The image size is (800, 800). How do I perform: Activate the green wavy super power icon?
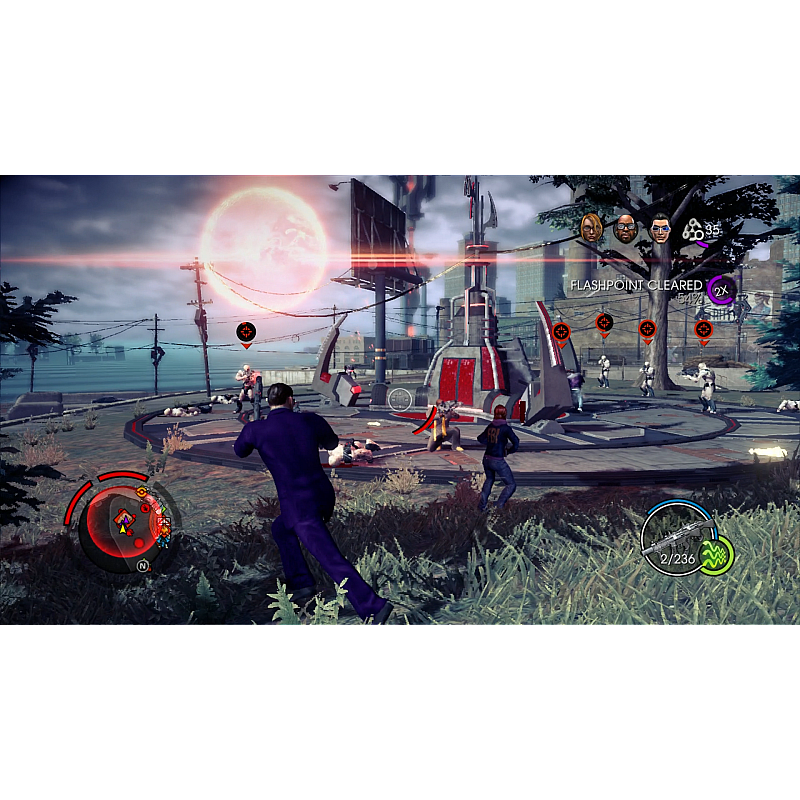716,556
